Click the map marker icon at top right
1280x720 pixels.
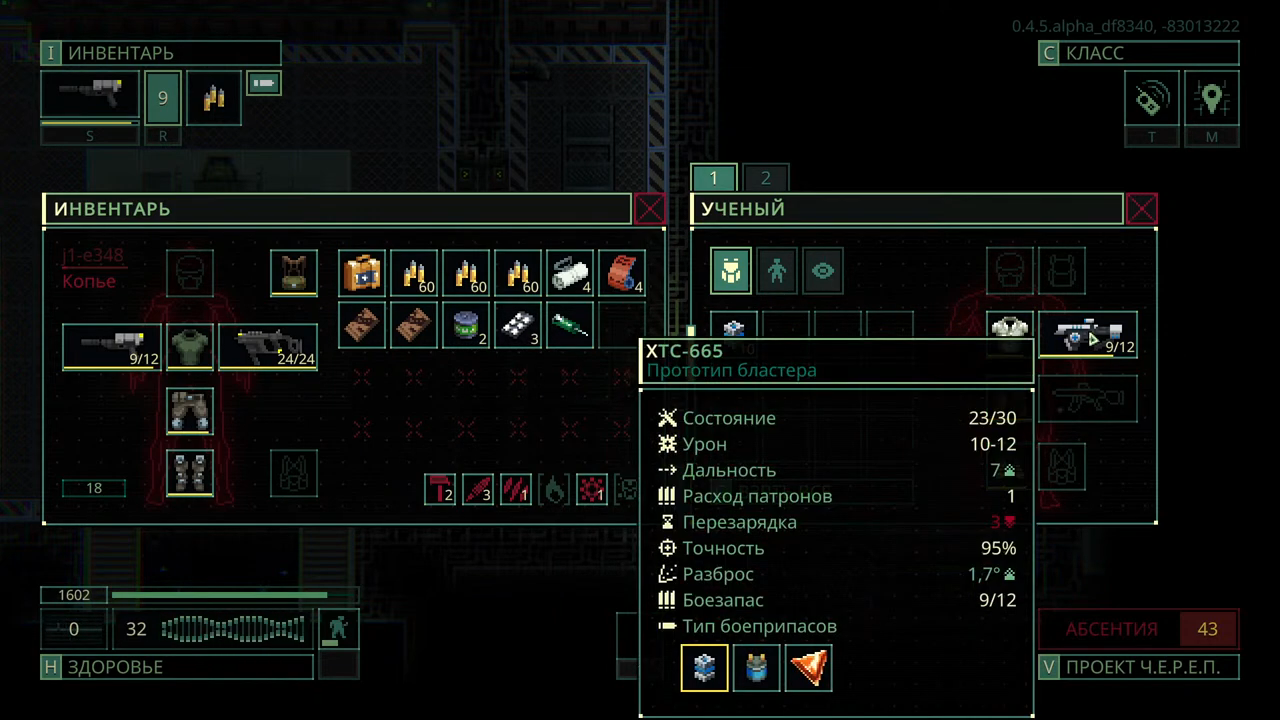(1212, 99)
